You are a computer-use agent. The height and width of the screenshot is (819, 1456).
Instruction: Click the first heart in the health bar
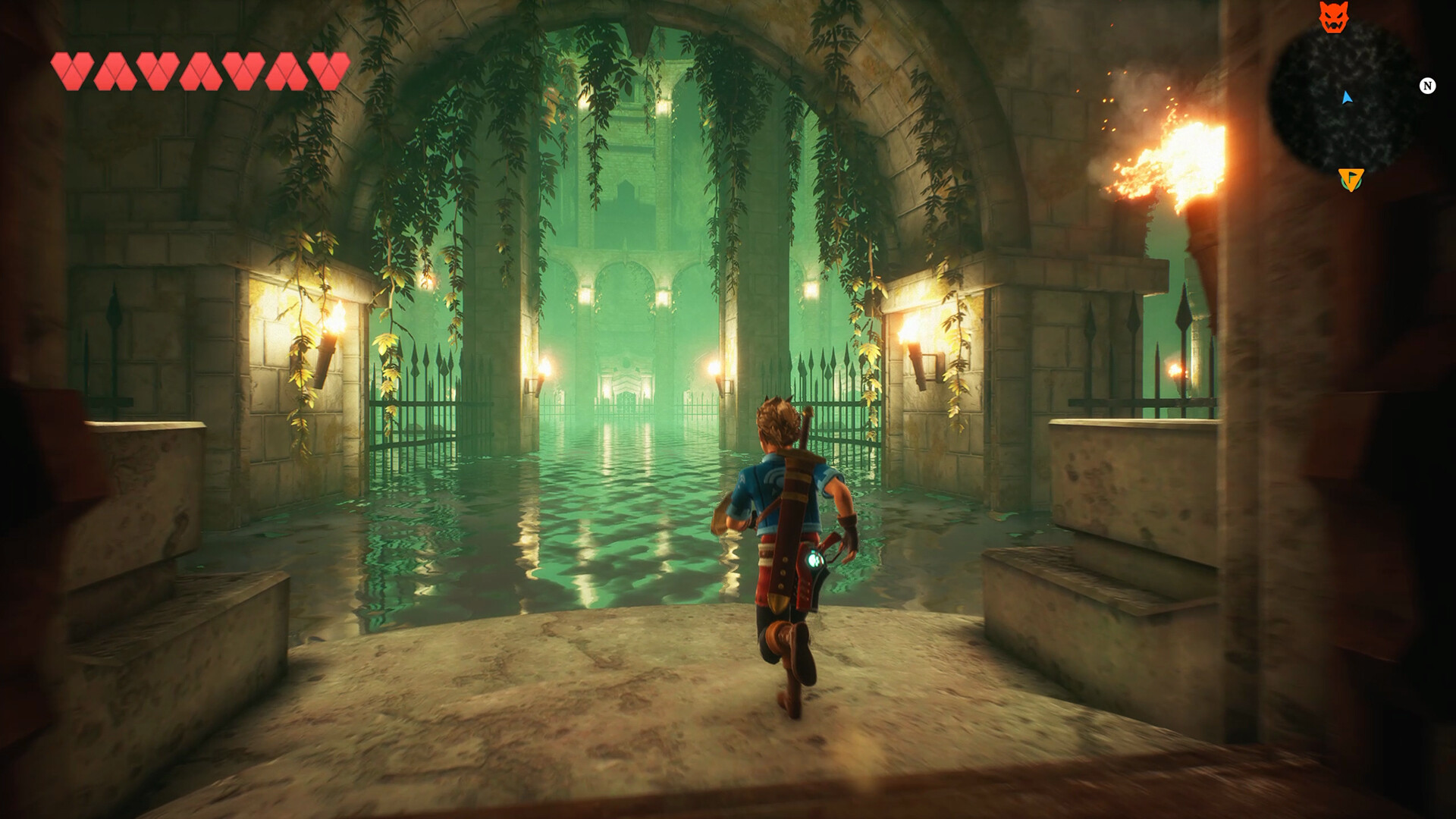coord(74,68)
